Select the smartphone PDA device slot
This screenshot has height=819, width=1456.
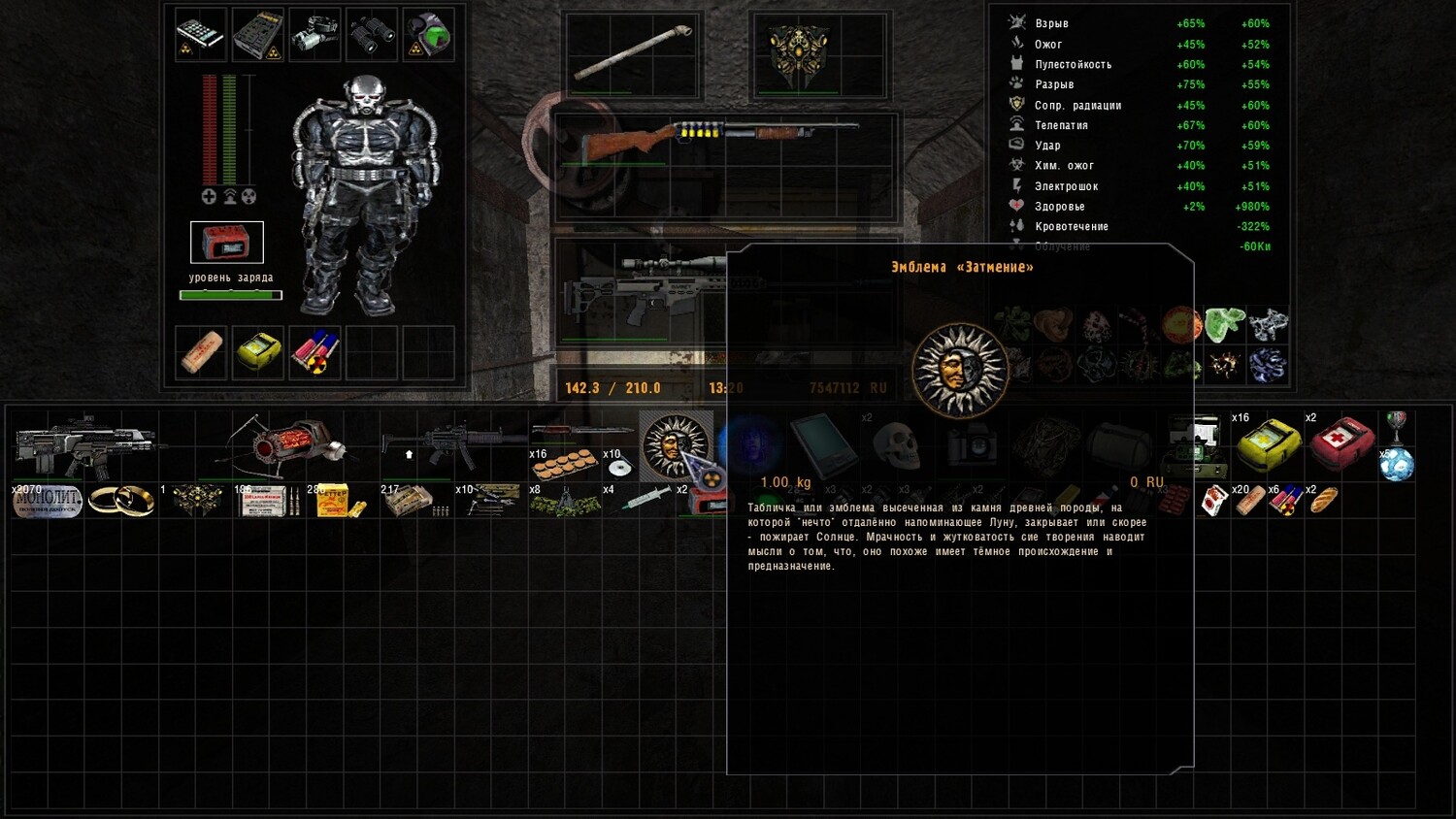pos(201,34)
